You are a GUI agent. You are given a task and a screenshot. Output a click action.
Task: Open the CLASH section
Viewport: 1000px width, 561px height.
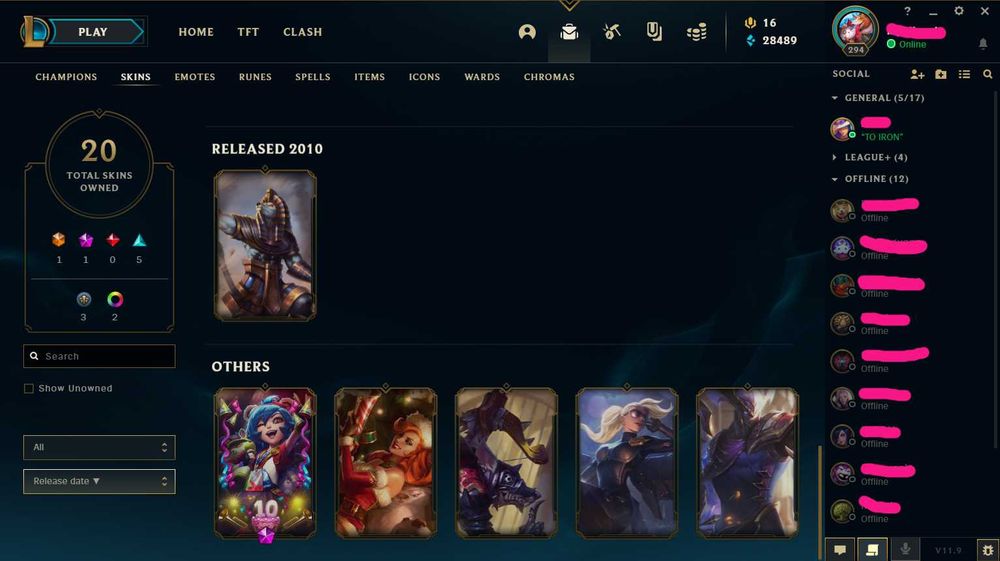(302, 32)
